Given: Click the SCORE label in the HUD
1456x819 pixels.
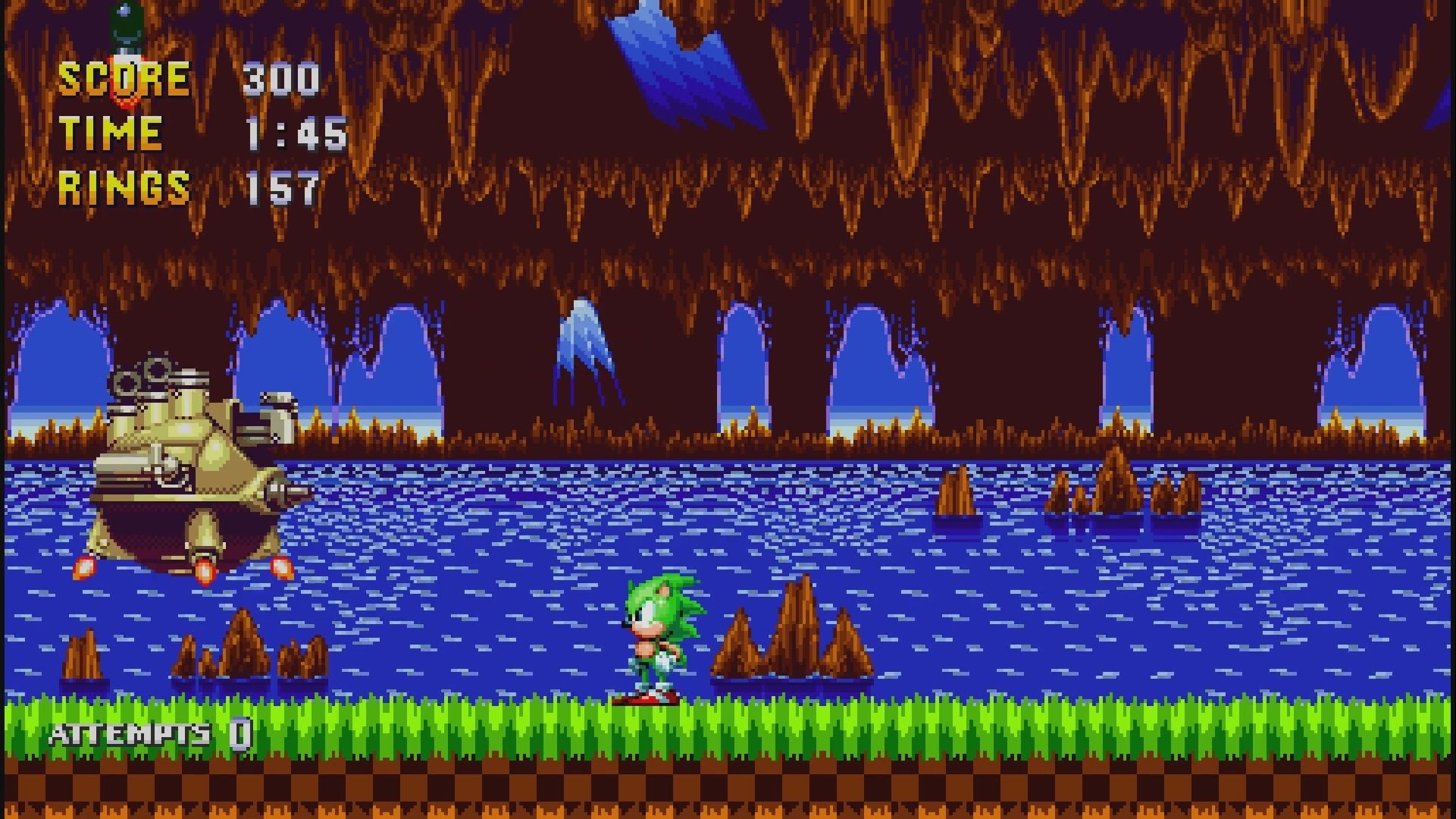Looking at the screenshot, I should [x=125, y=80].
